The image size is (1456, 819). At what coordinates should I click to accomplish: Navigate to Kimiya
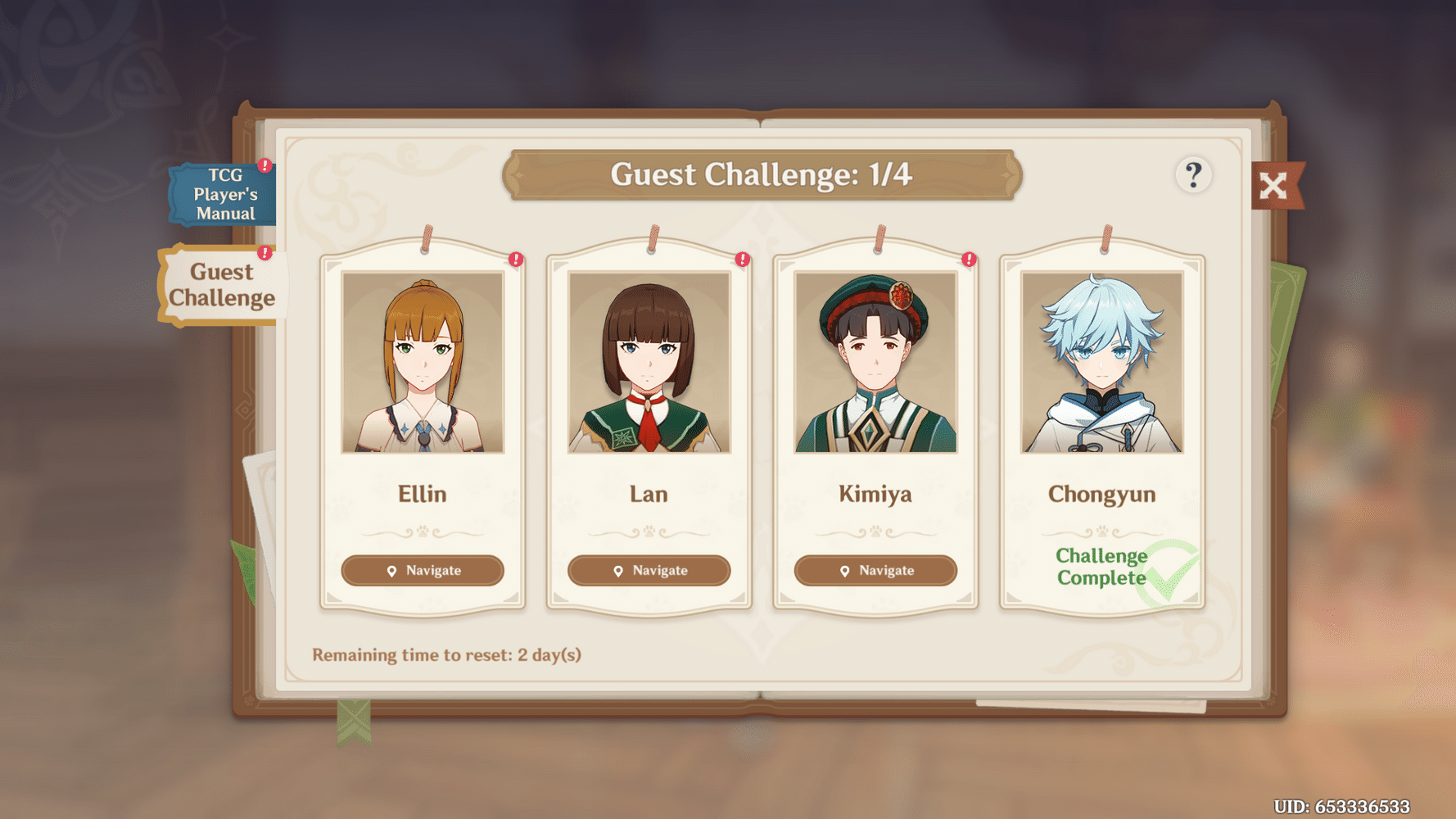875,571
